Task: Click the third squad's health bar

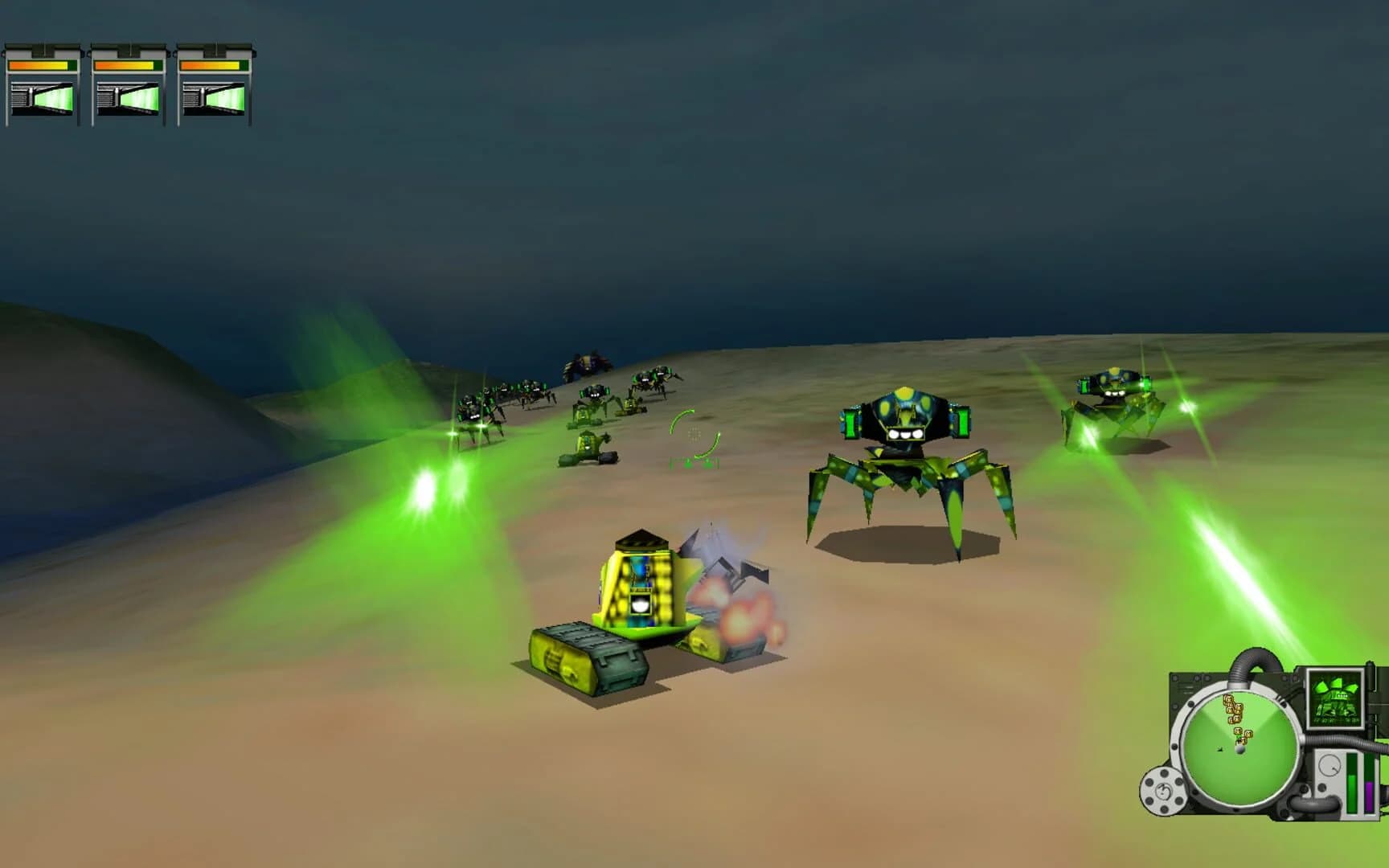Action: 211,65
